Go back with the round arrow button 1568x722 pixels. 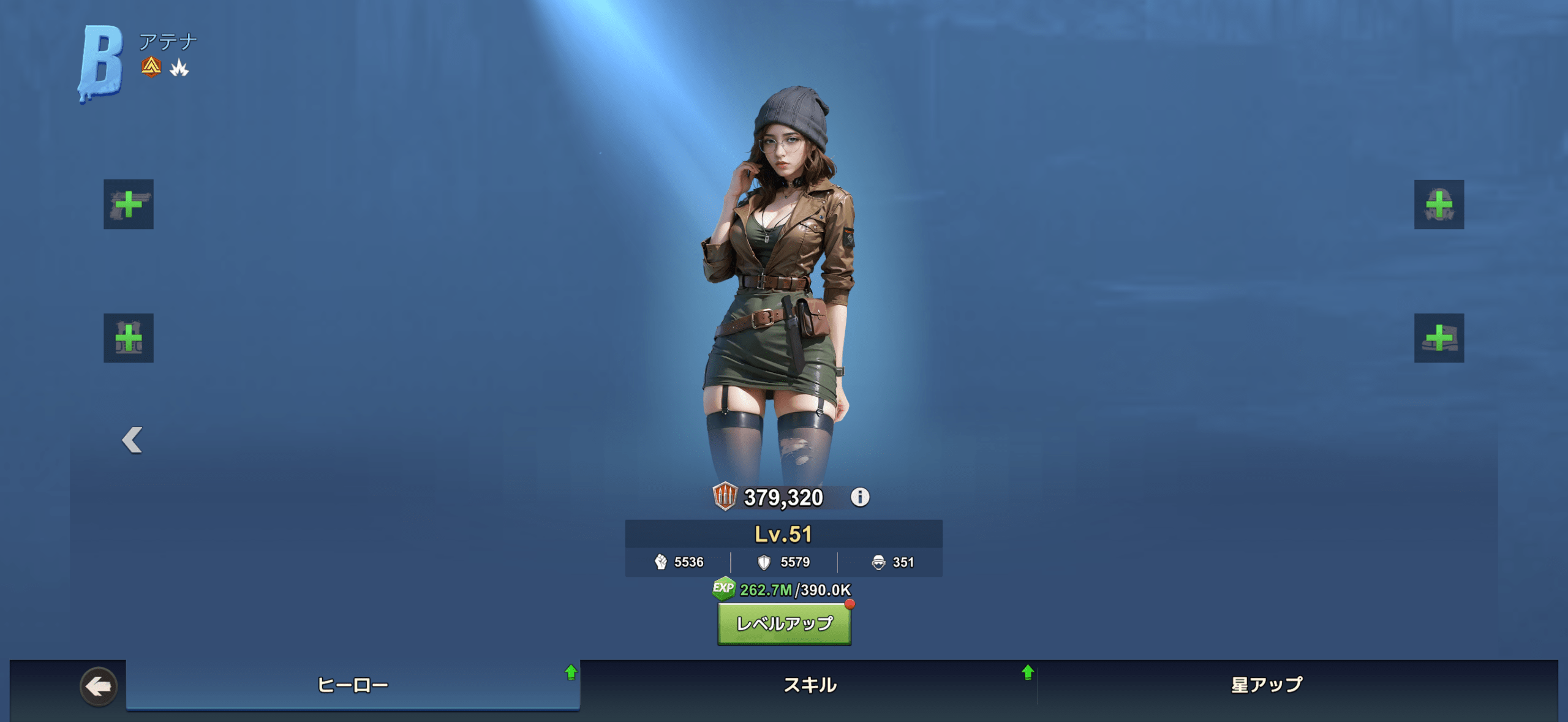(99, 686)
